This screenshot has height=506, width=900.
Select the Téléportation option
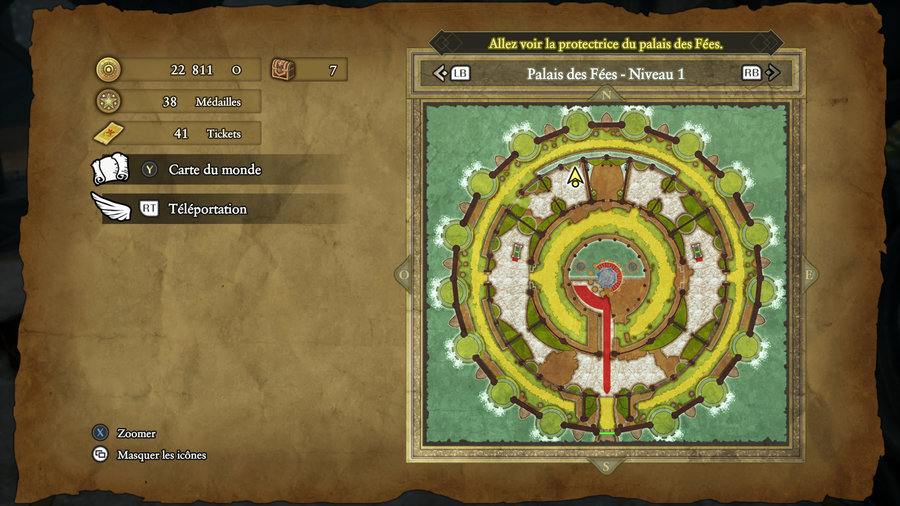[207, 209]
